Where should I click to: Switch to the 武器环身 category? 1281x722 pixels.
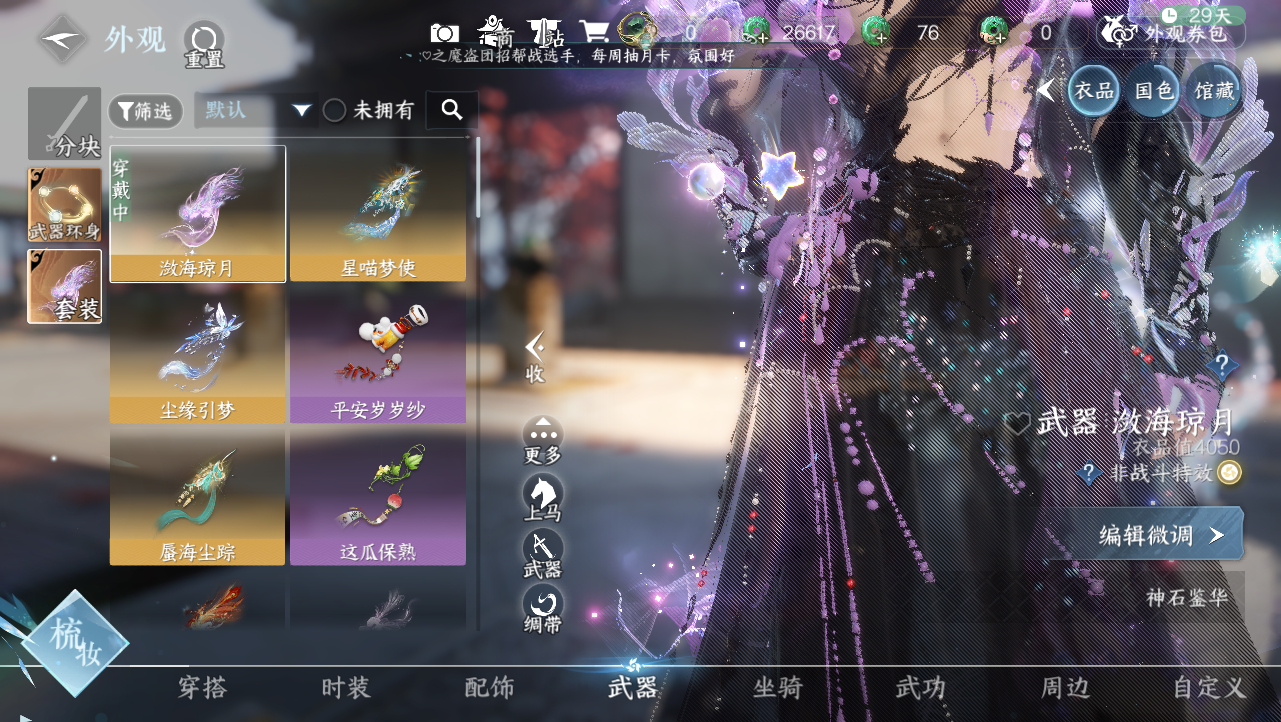coord(65,205)
